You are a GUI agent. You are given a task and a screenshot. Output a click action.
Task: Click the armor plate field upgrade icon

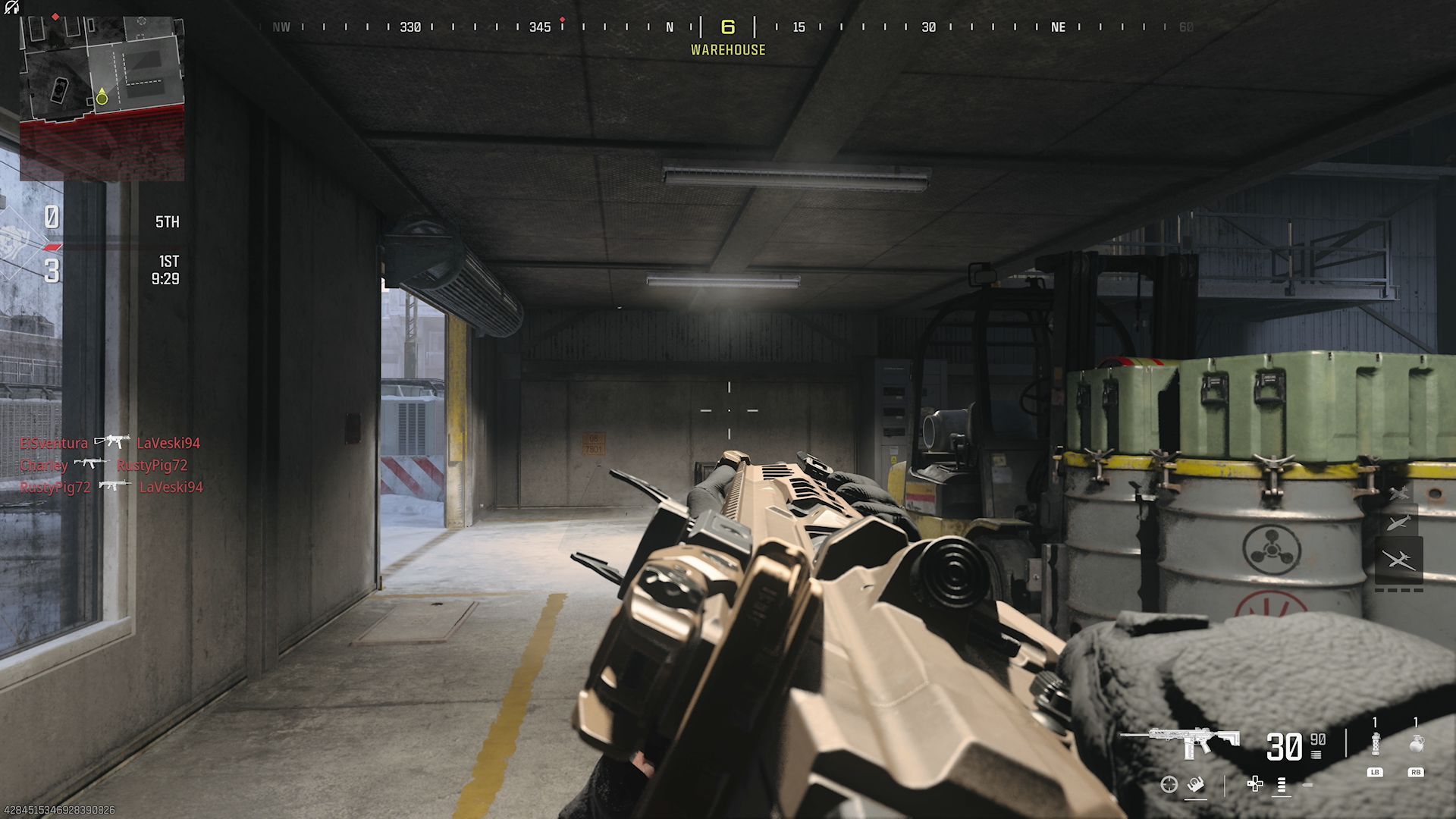coord(1196,786)
